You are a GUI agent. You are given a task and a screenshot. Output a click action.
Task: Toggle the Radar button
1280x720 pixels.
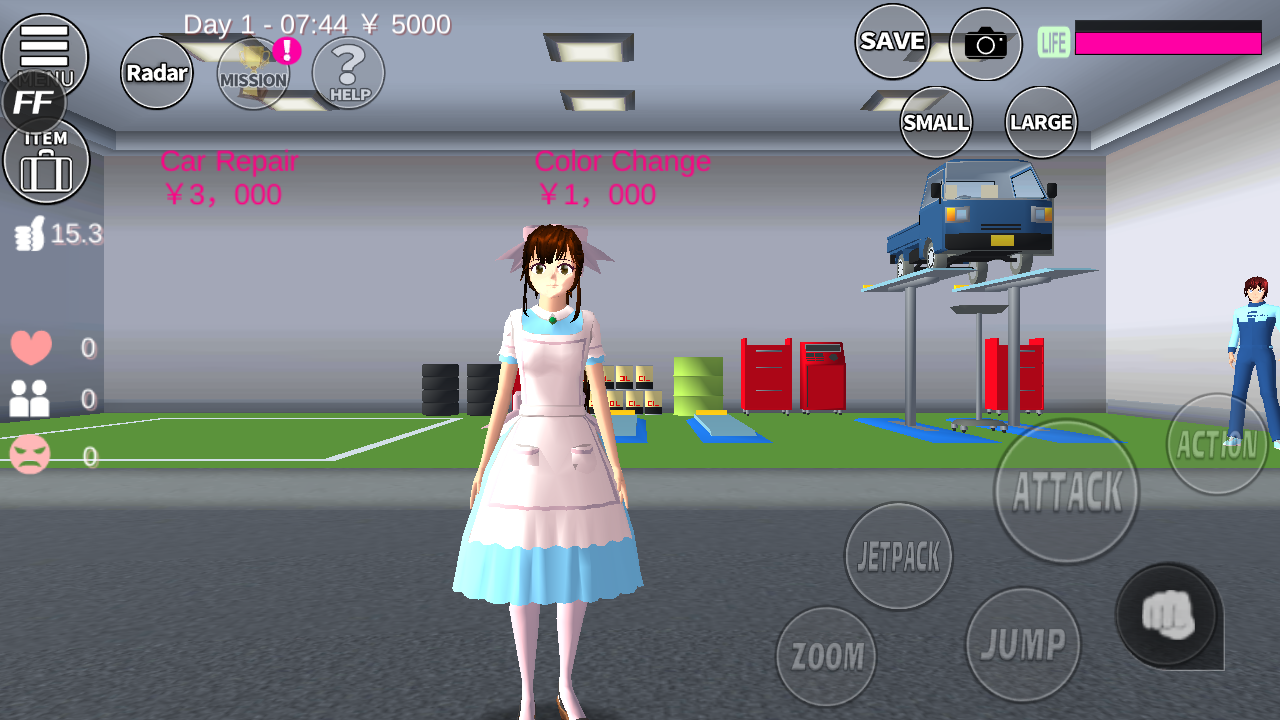157,73
